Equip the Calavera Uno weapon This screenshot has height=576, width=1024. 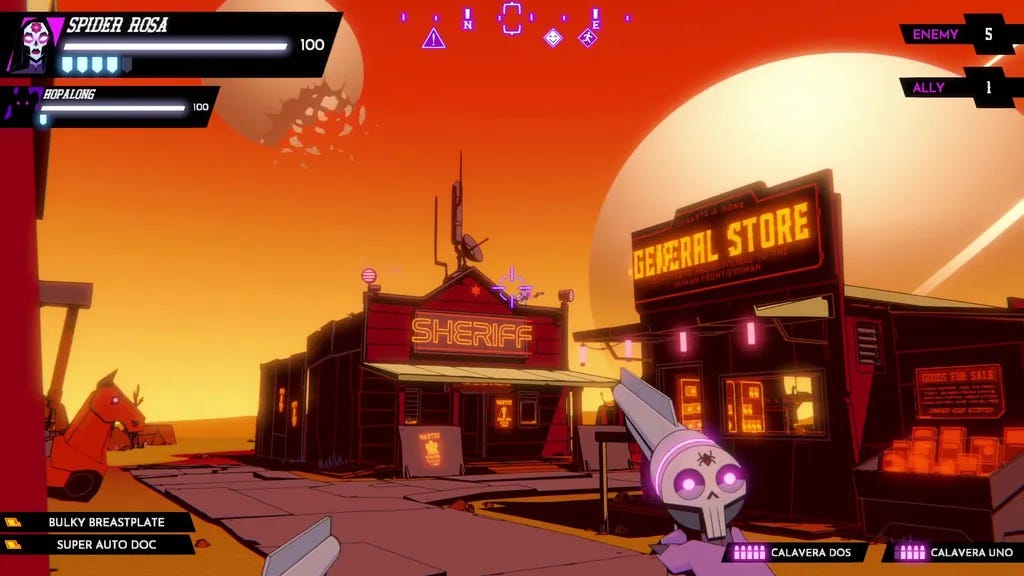click(x=956, y=552)
